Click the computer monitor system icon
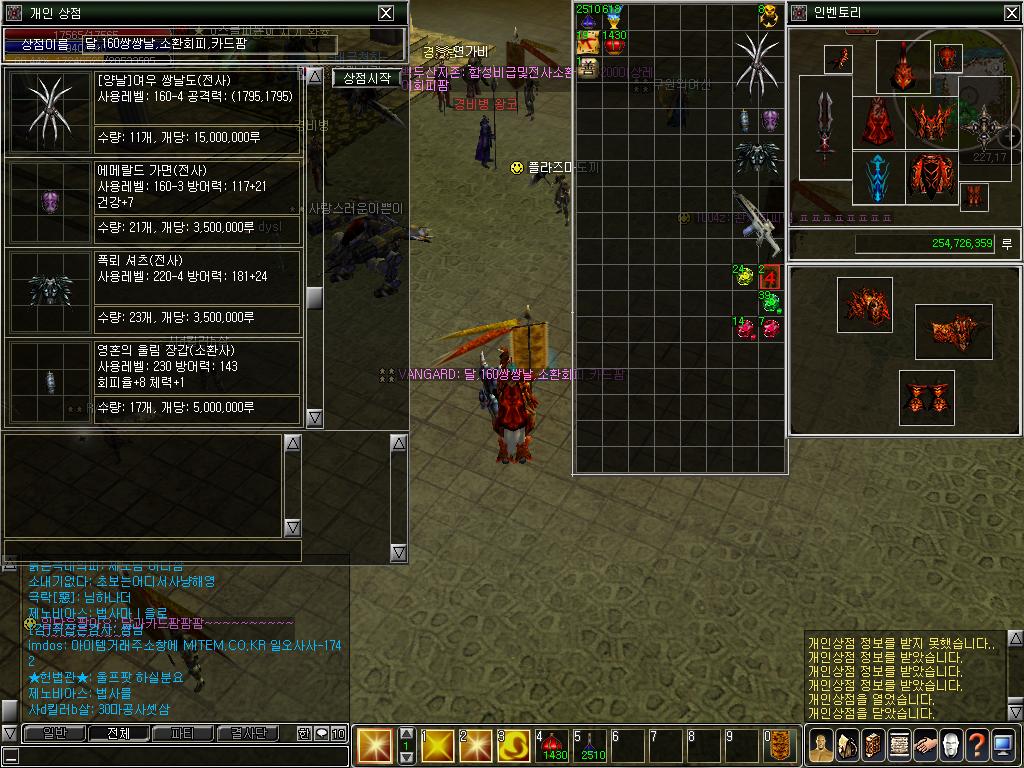1024x768 pixels. pyautogui.click(x=1003, y=745)
